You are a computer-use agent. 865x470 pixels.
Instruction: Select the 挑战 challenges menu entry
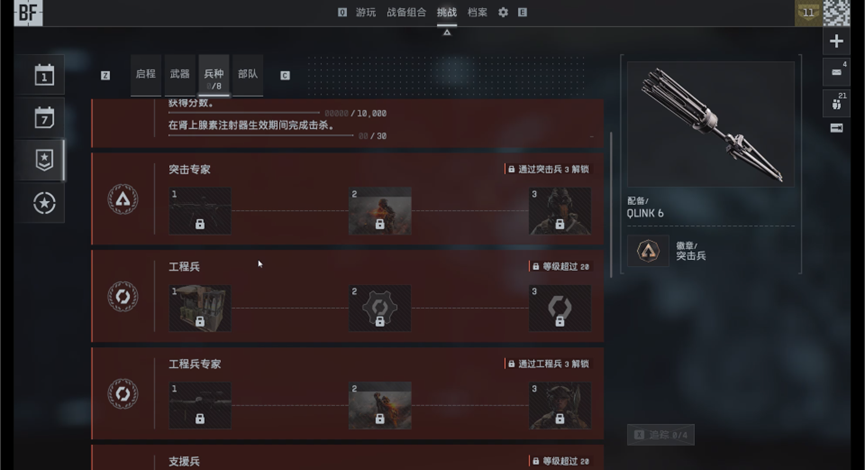point(447,12)
